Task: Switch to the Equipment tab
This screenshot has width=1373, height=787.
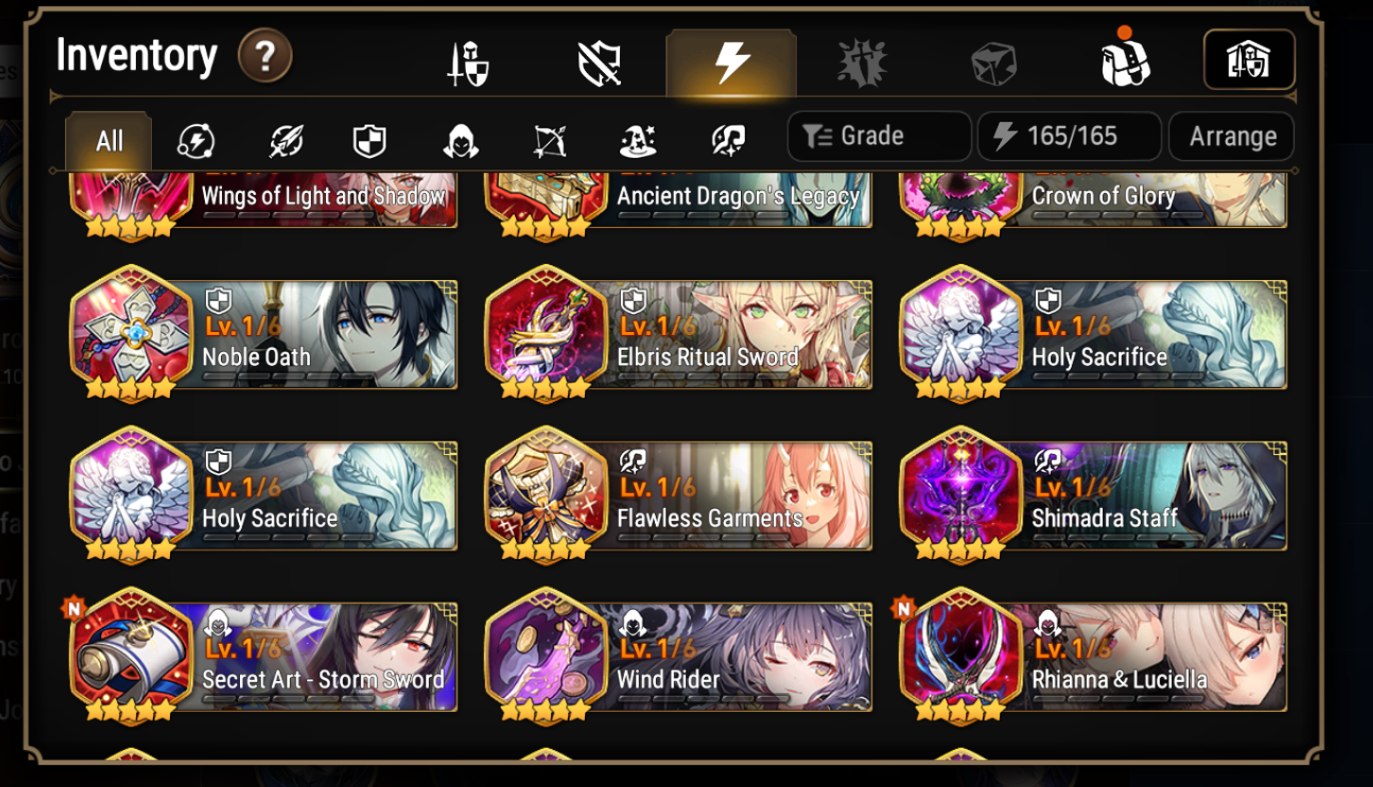Action: pyautogui.click(x=466, y=59)
